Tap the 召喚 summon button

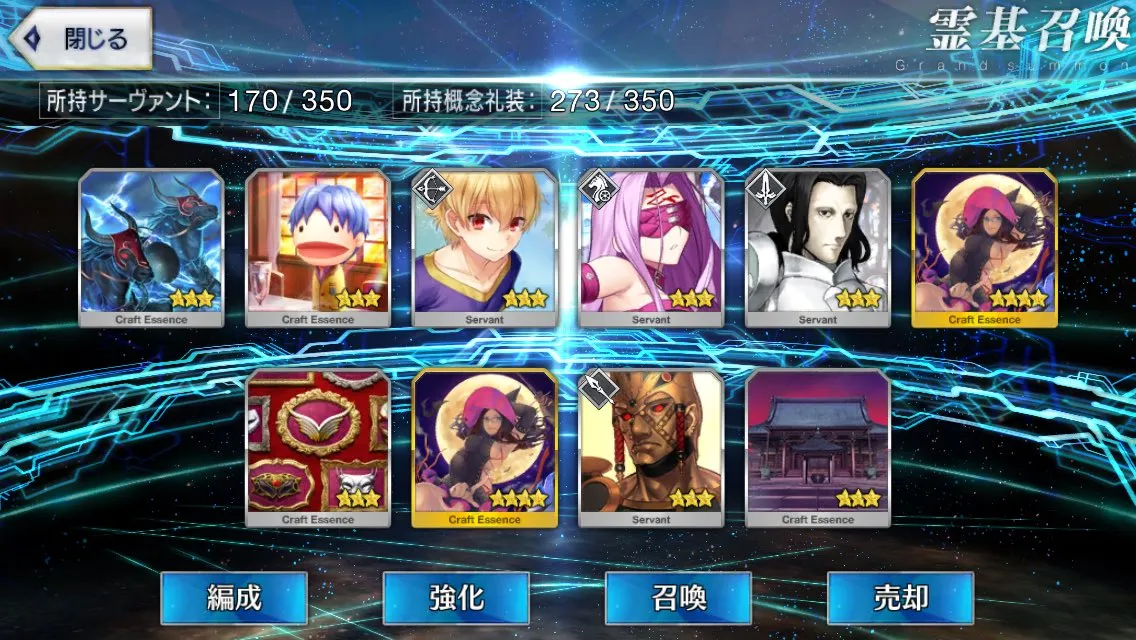point(678,598)
